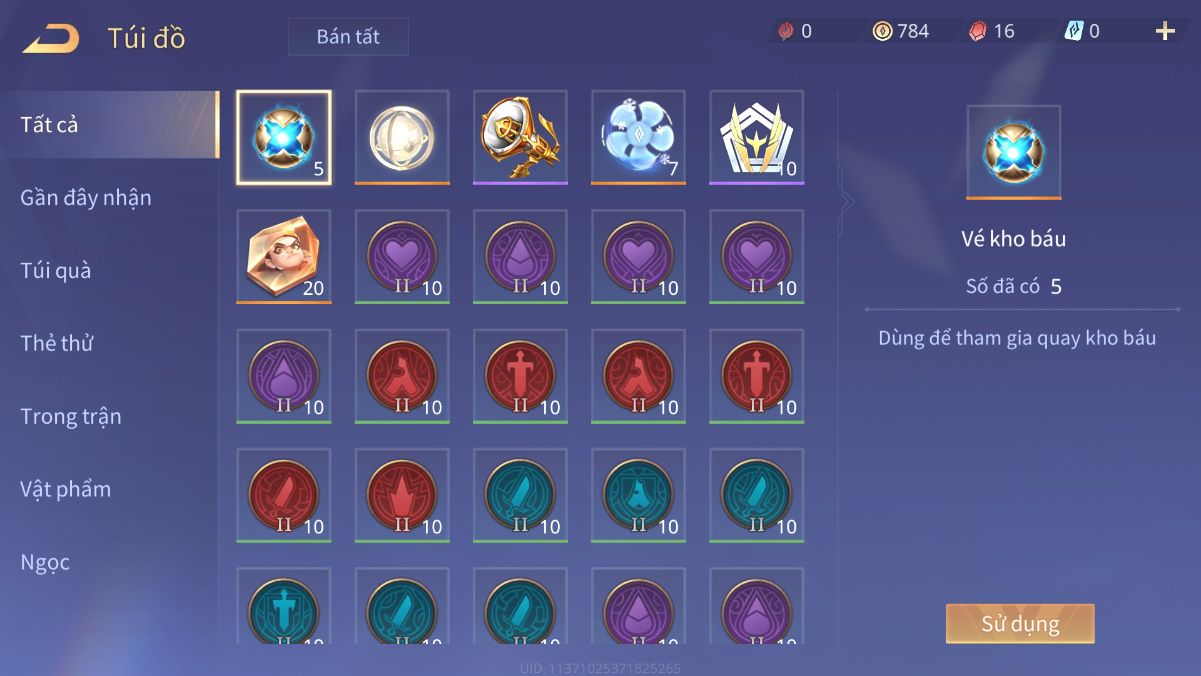The image size is (1201, 676).
Task: Switch to the Trong trận tab
Action: coord(71,416)
